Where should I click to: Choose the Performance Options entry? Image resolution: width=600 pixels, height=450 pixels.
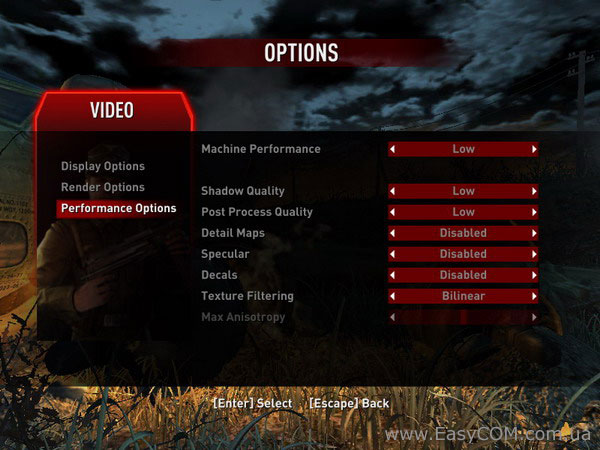(118, 208)
